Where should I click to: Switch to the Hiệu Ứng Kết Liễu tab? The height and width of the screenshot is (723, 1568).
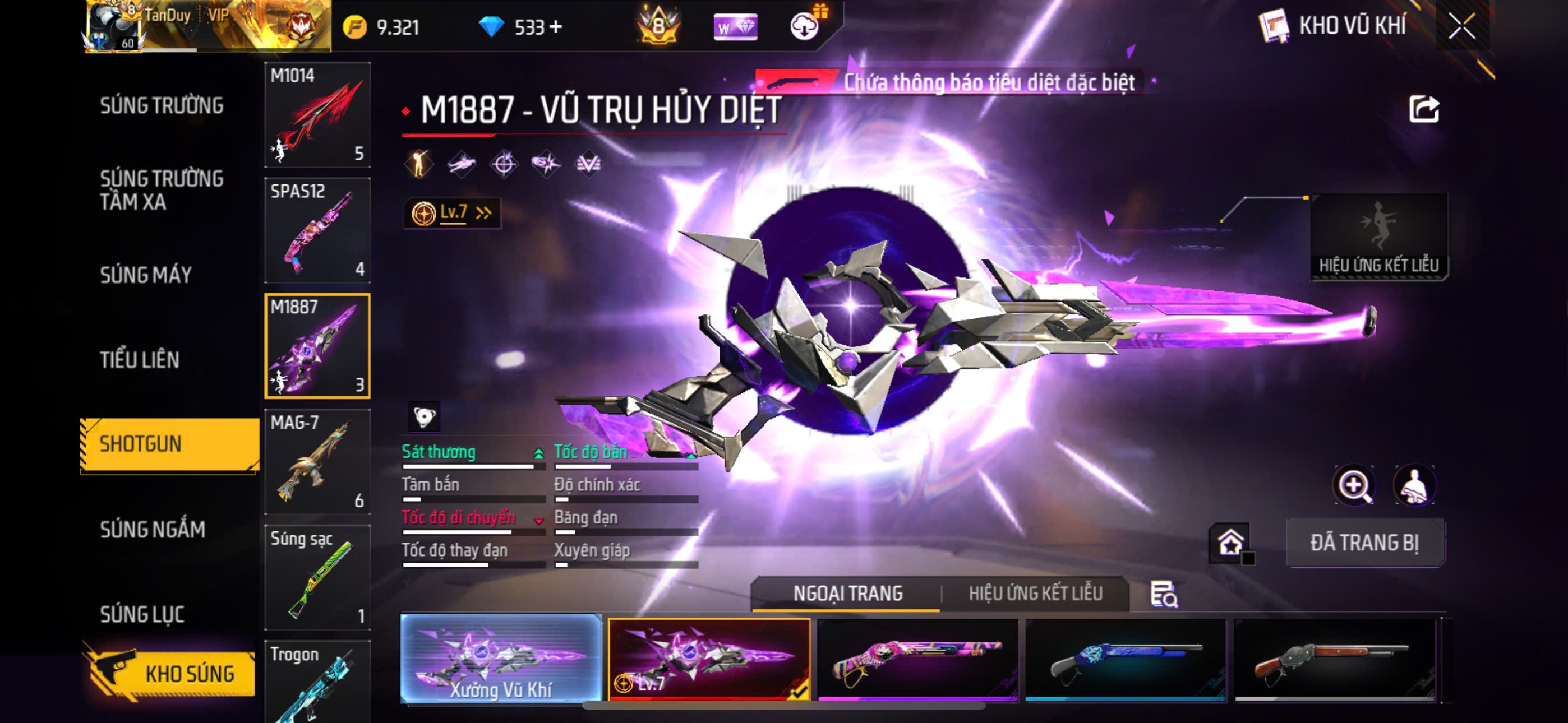pyautogui.click(x=1035, y=594)
